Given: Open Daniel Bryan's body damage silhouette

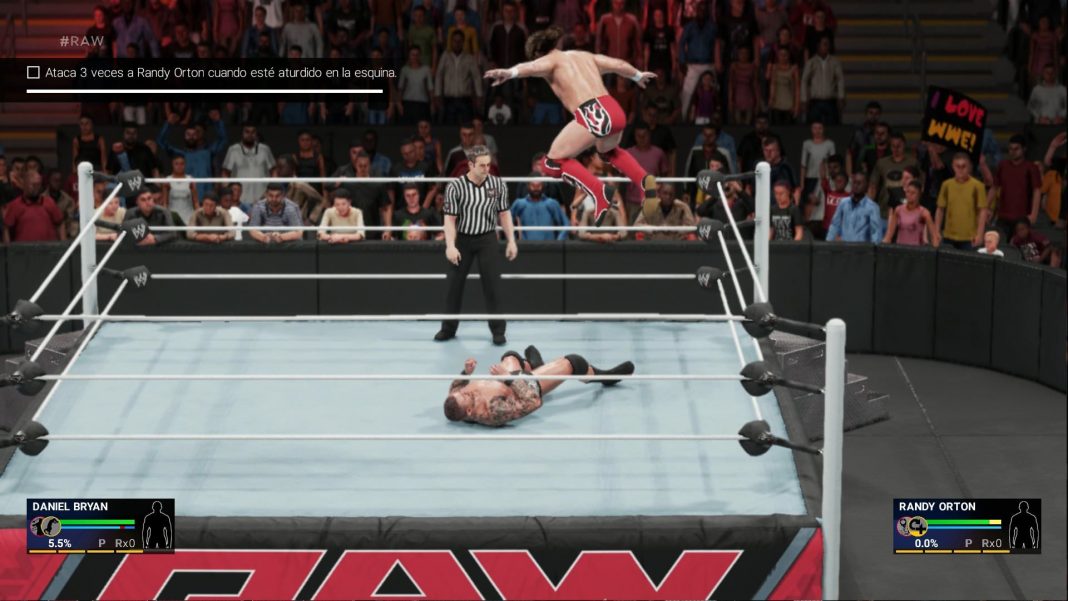Looking at the screenshot, I should coord(156,526).
